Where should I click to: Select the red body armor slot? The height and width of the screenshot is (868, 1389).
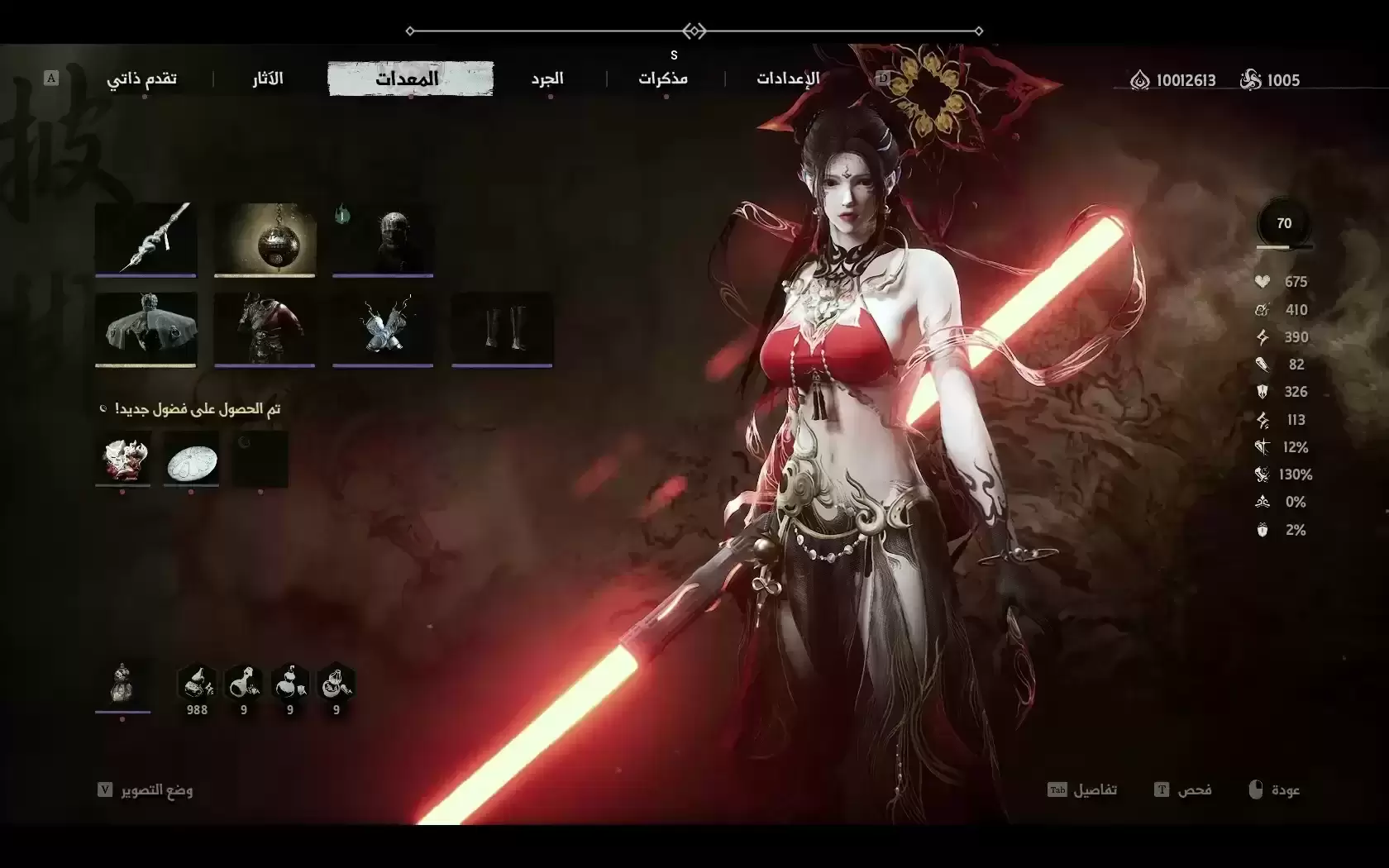click(x=265, y=327)
